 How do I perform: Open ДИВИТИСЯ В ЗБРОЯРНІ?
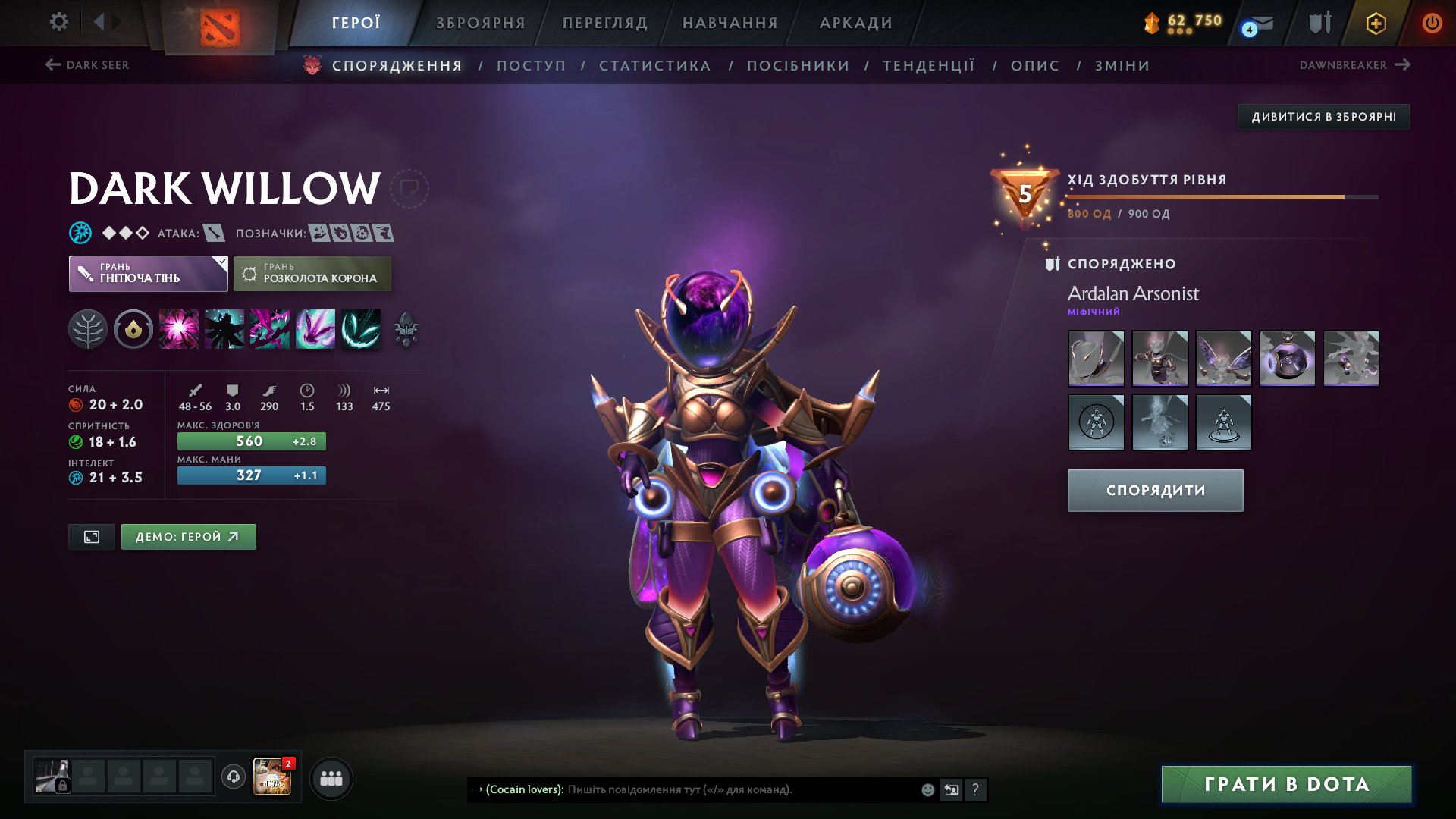tap(1326, 116)
